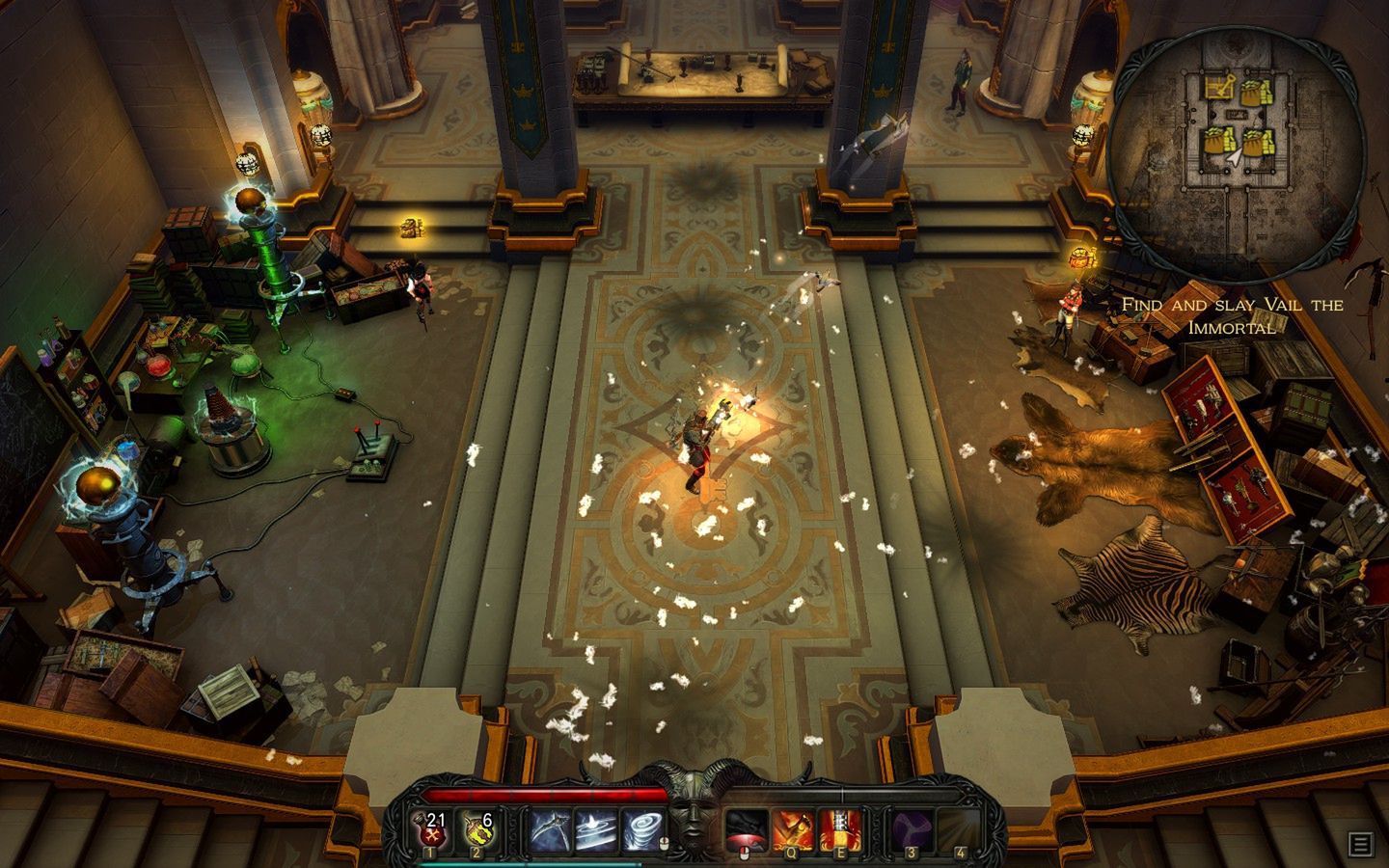The image size is (1389, 868).
Task: Click the quest text Find and slay Vail the Immortal
Action: pyautogui.click(x=1233, y=313)
